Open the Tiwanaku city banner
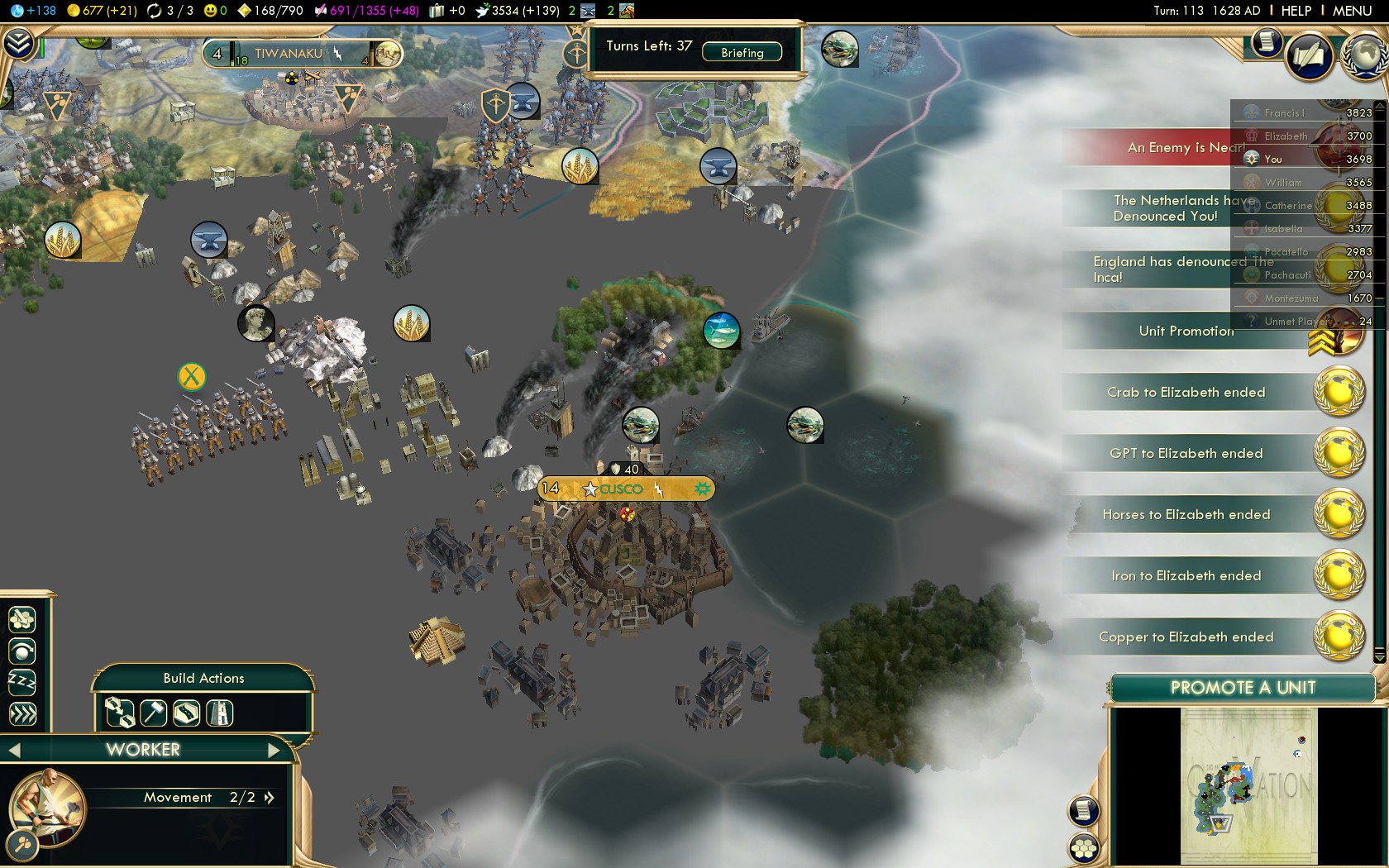1389x868 pixels. pyautogui.click(x=289, y=54)
